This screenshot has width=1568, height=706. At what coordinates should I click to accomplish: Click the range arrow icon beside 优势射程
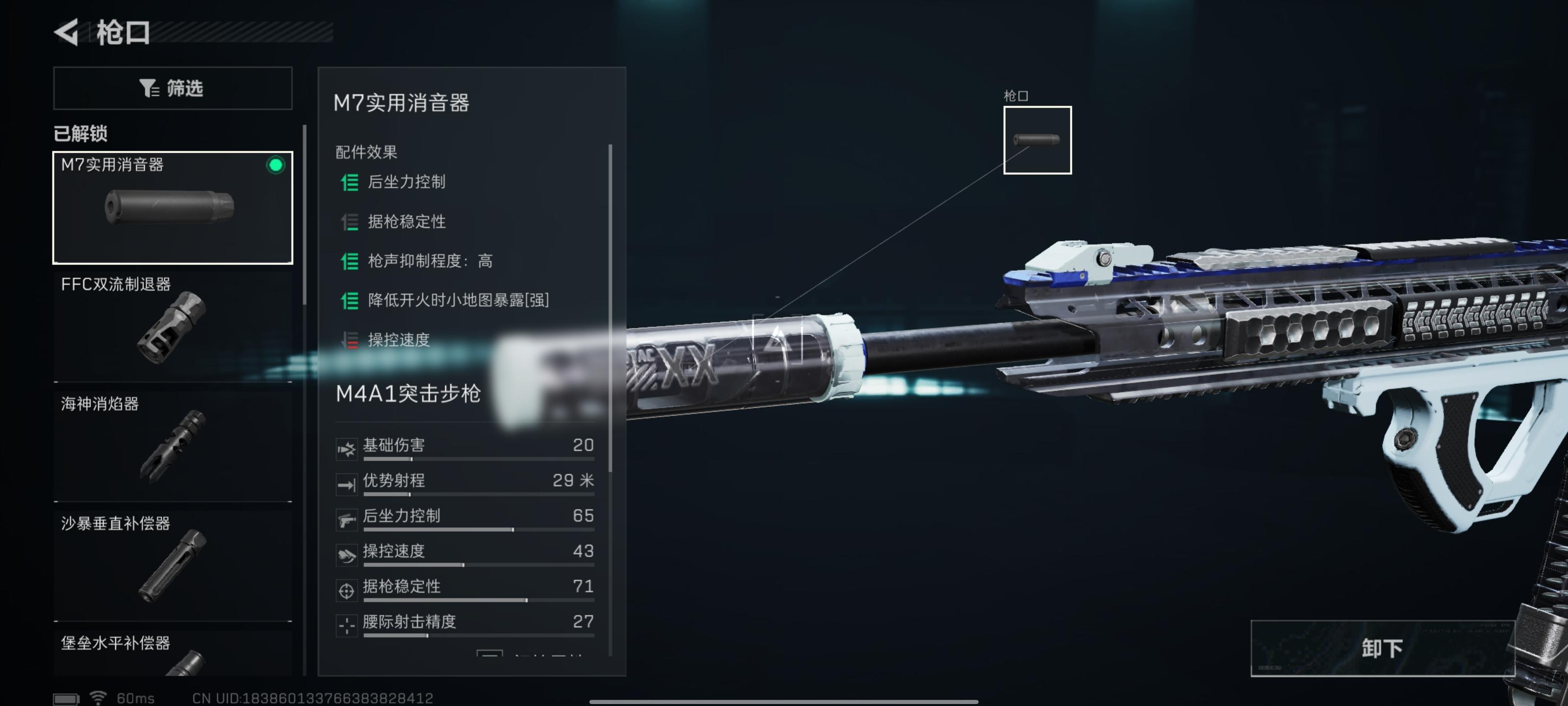tap(347, 484)
